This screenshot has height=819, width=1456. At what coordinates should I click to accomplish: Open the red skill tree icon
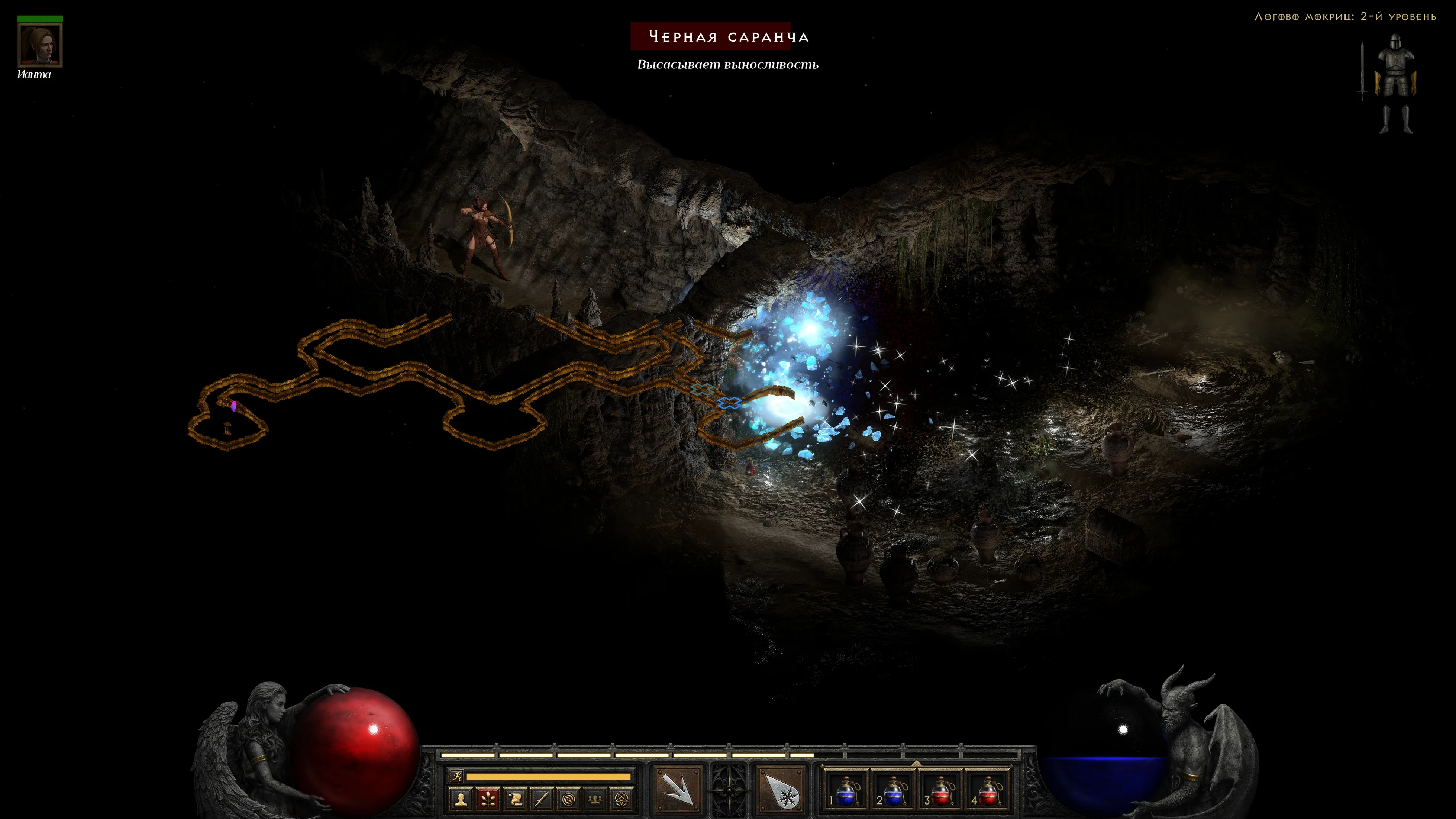pyautogui.click(x=488, y=799)
